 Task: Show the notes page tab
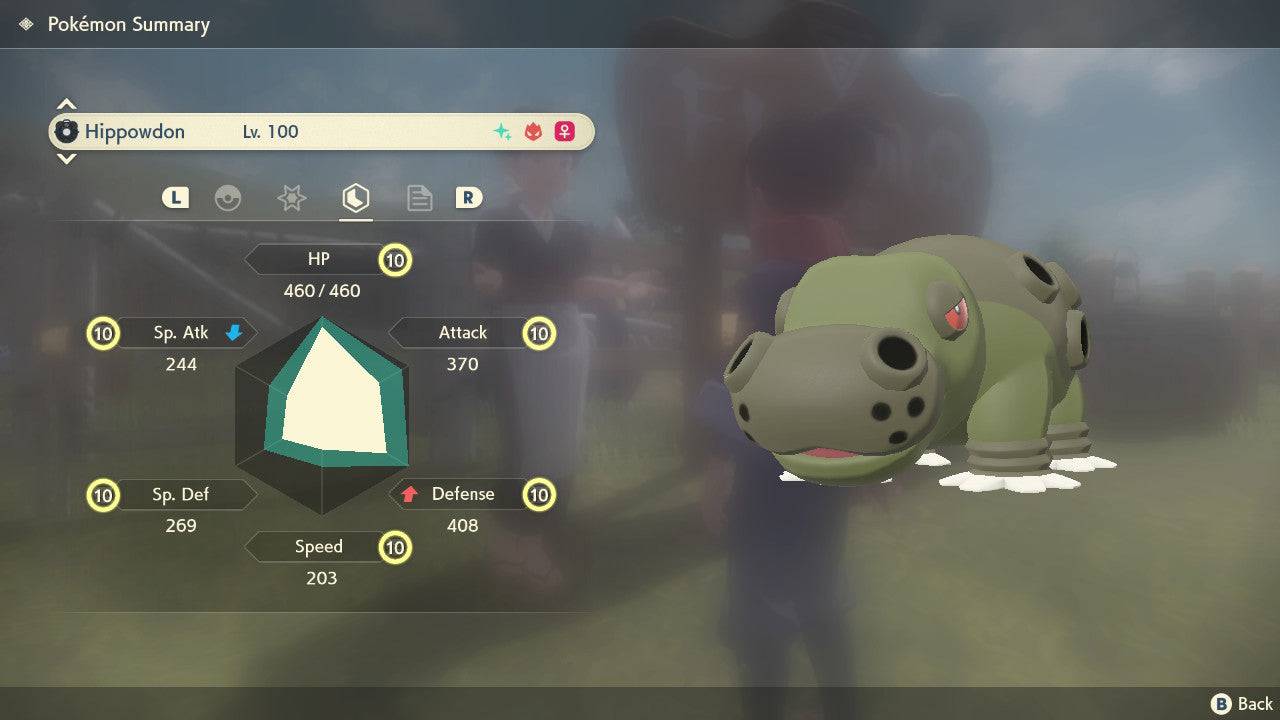[419, 198]
